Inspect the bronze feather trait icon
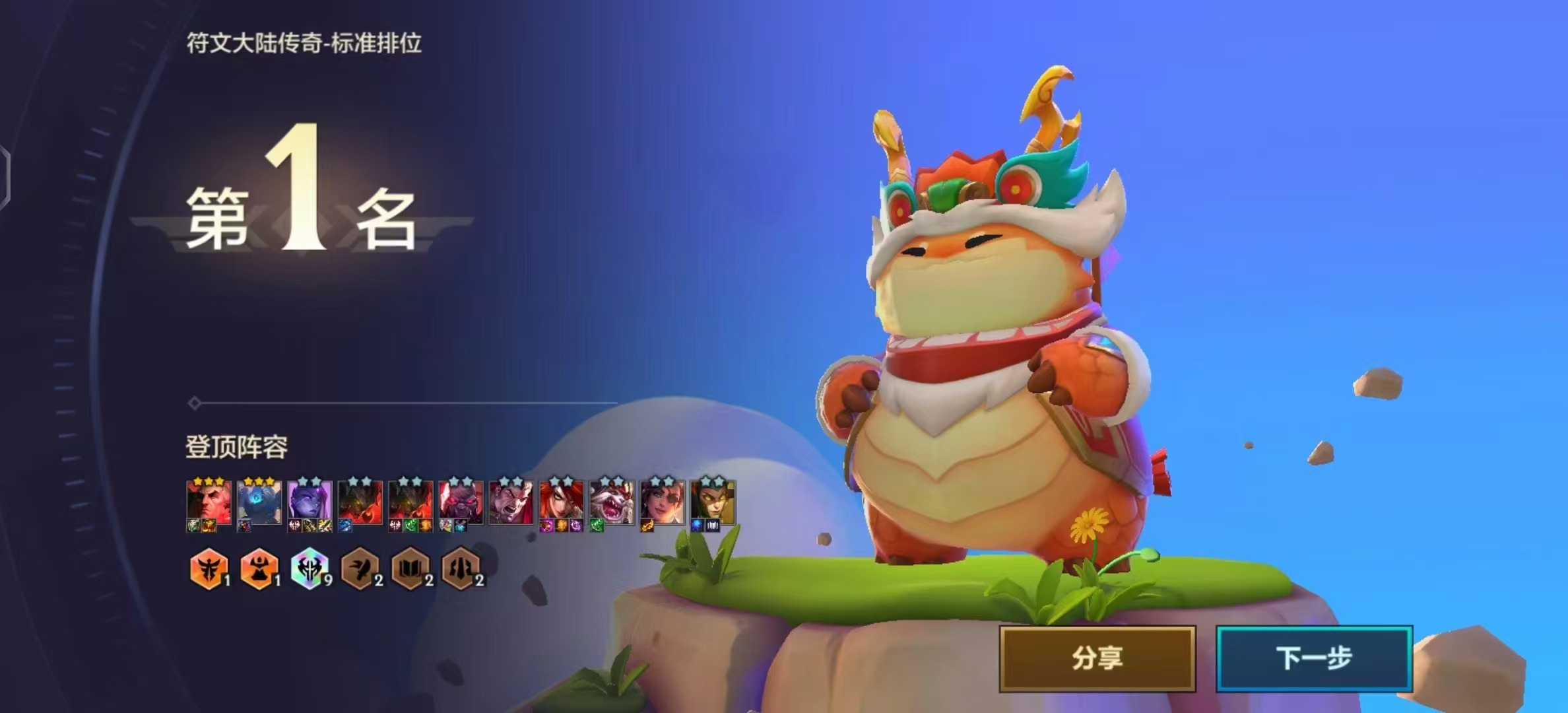 tap(360, 568)
